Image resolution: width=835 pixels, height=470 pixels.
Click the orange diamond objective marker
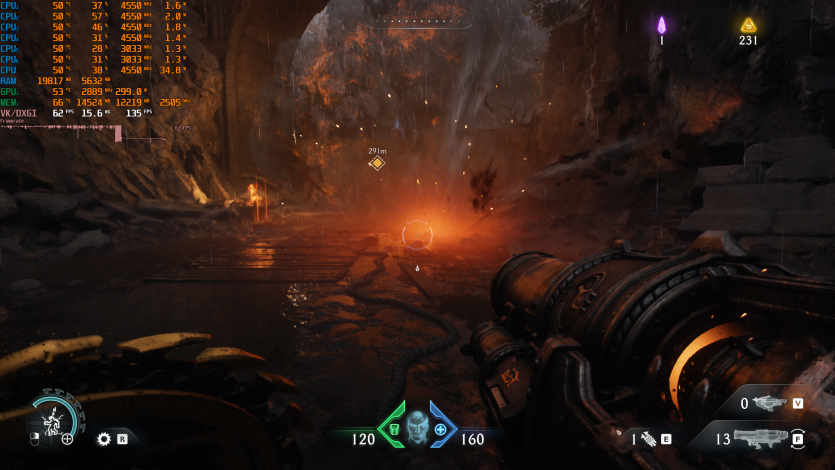(x=377, y=163)
